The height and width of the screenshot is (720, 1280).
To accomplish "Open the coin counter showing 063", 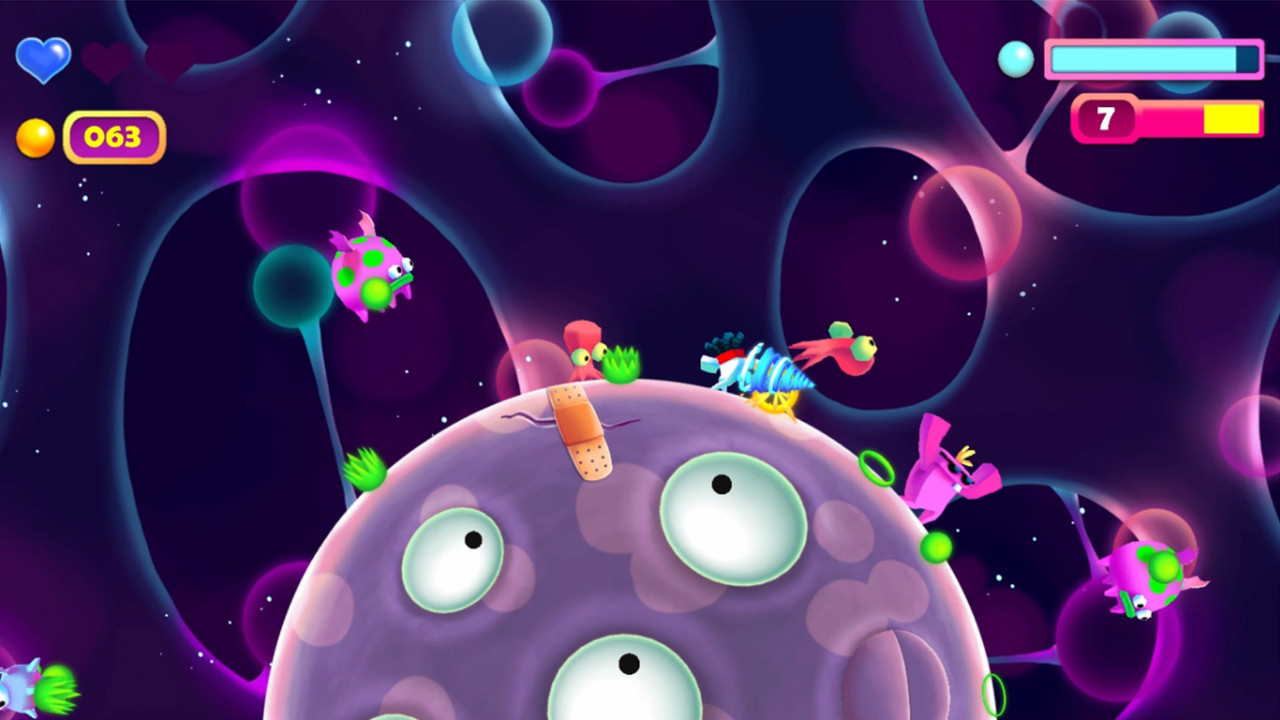I will pyautogui.click(x=113, y=137).
